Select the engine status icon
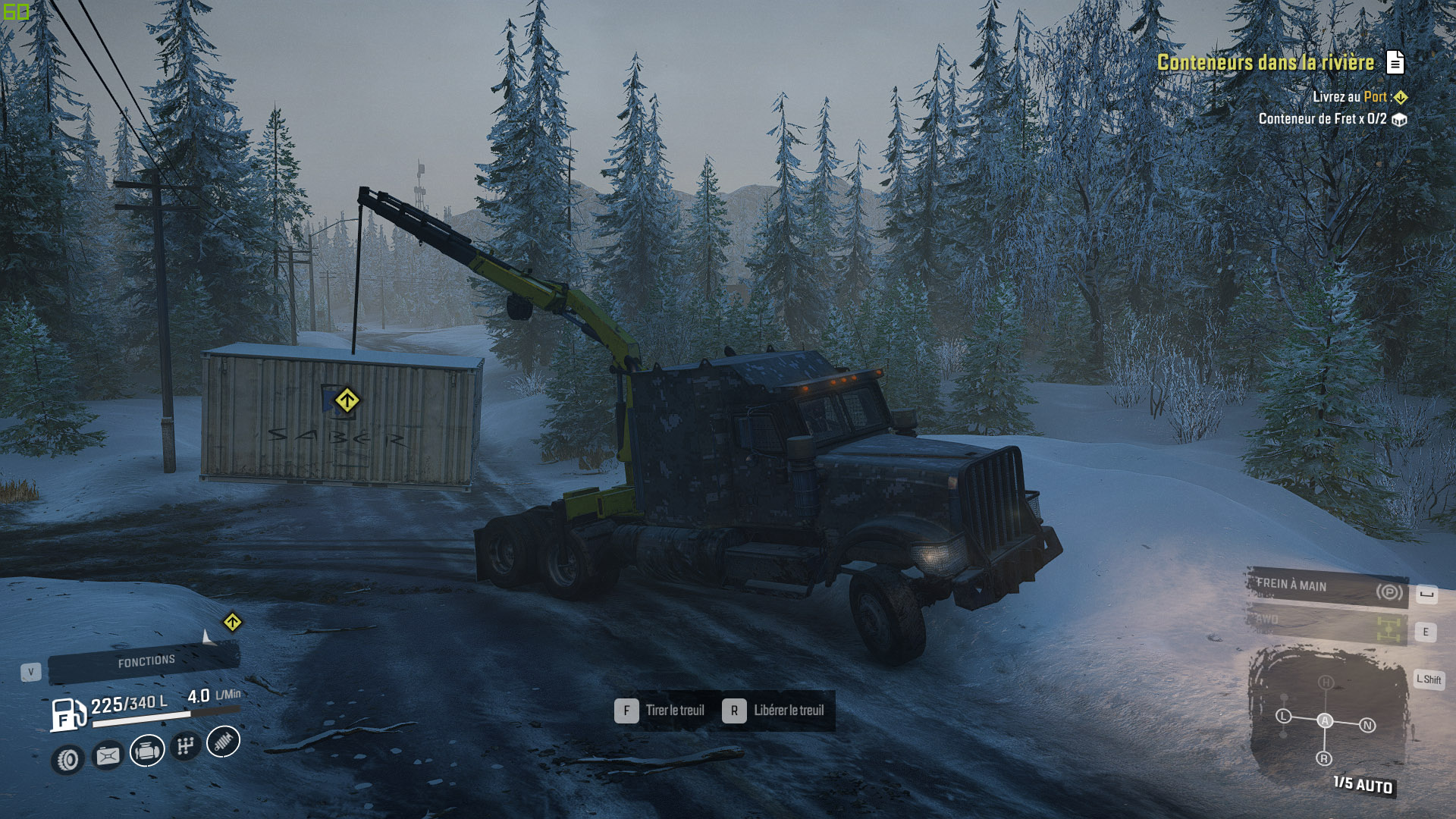 pyautogui.click(x=147, y=751)
